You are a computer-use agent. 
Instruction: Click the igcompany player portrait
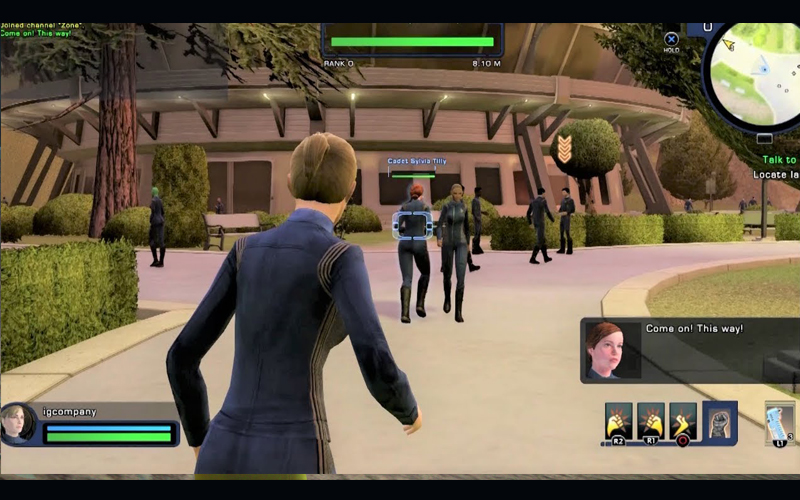coord(19,422)
